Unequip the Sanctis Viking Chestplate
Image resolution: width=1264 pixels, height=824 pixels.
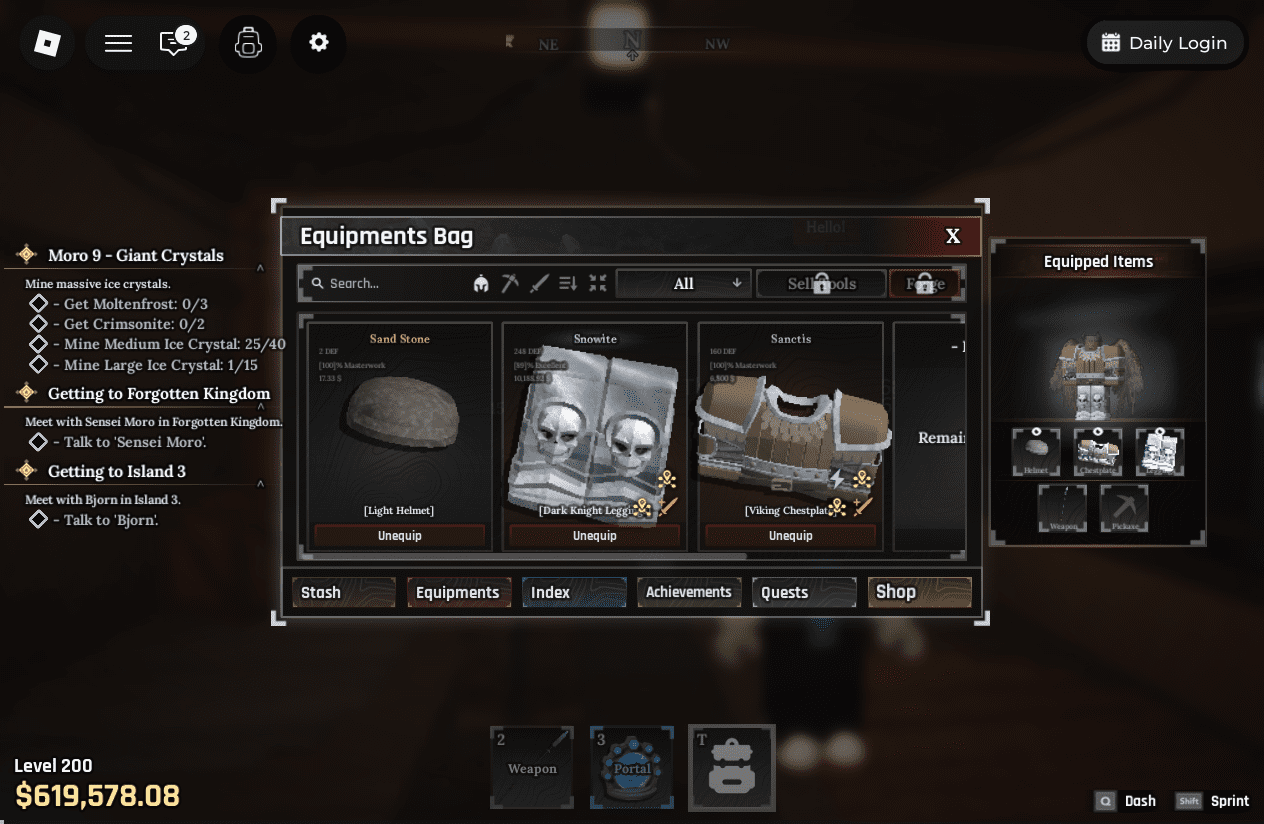click(x=790, y=536)
